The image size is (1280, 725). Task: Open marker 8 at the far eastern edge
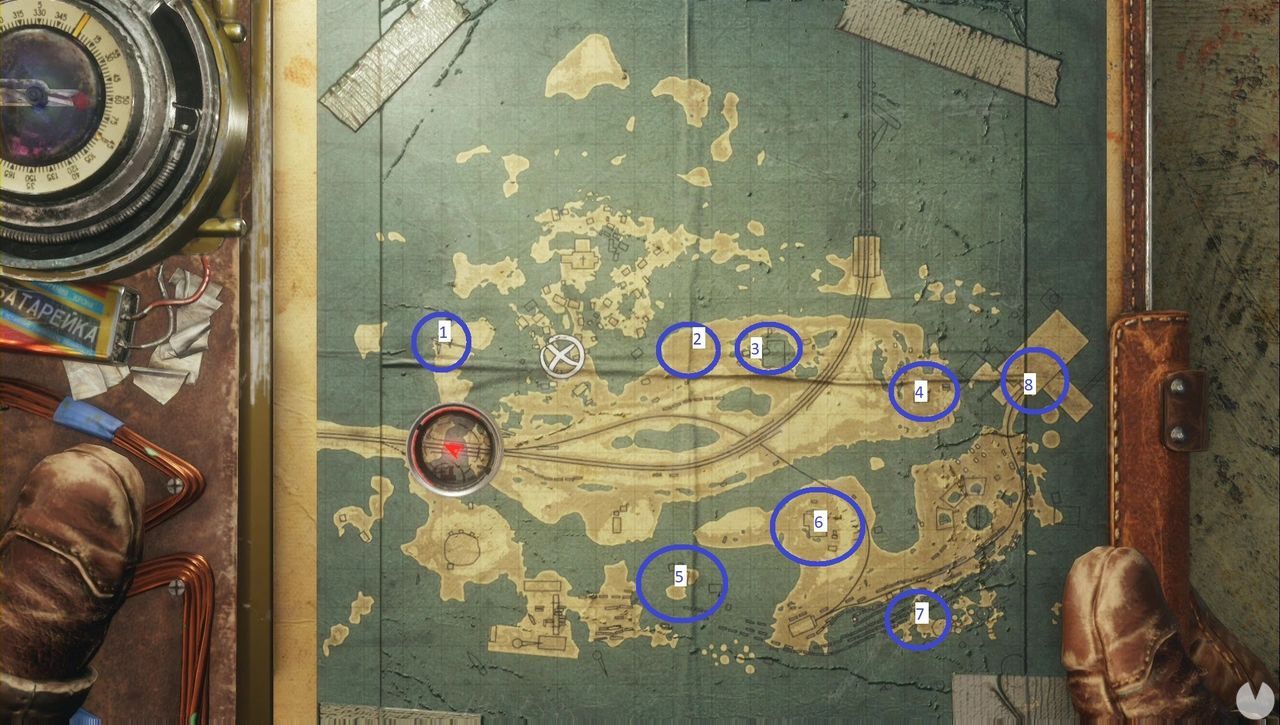coord(1034,383)
